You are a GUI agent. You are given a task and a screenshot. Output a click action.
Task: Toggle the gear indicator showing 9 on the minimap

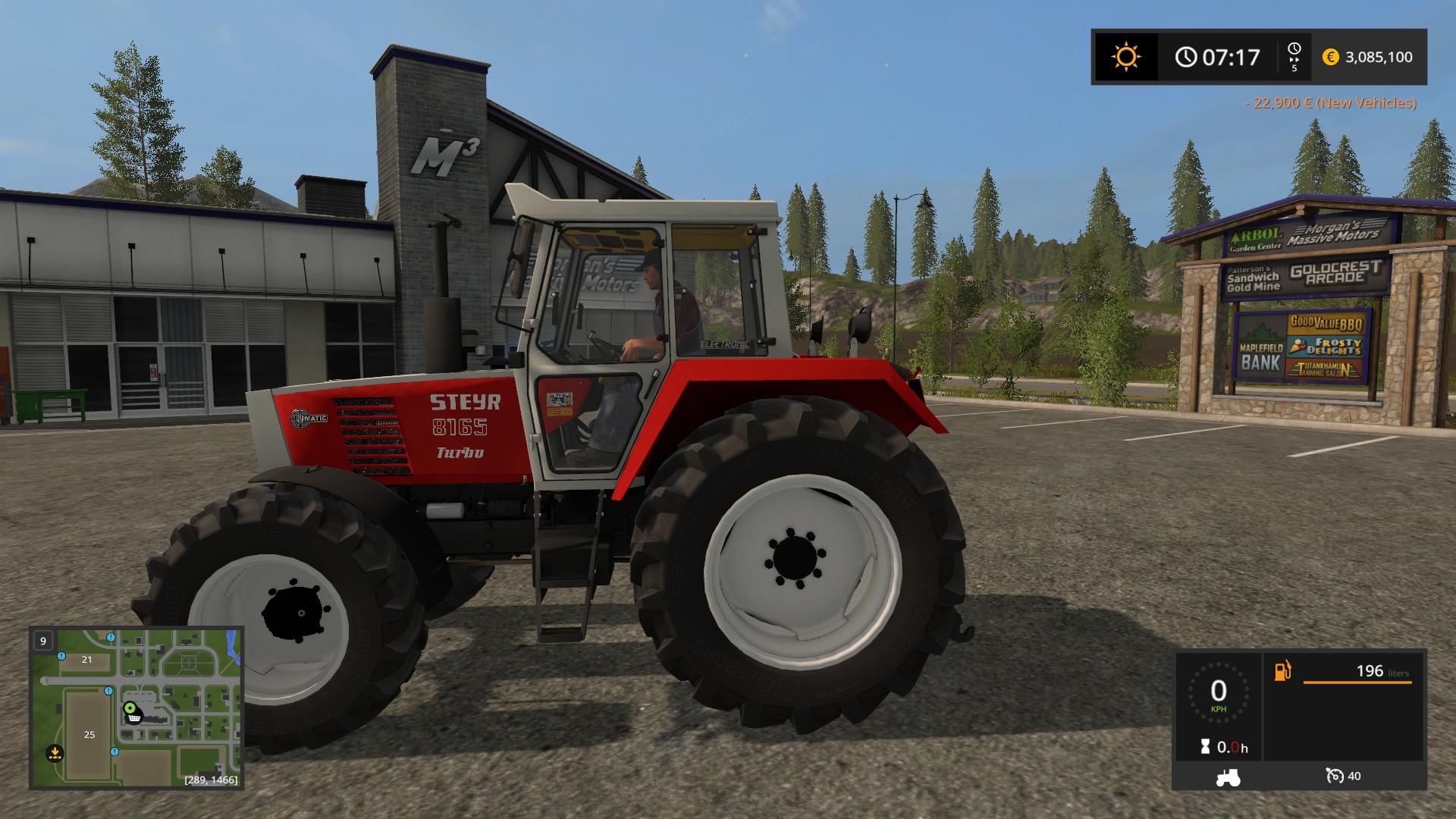pos(43,641)
